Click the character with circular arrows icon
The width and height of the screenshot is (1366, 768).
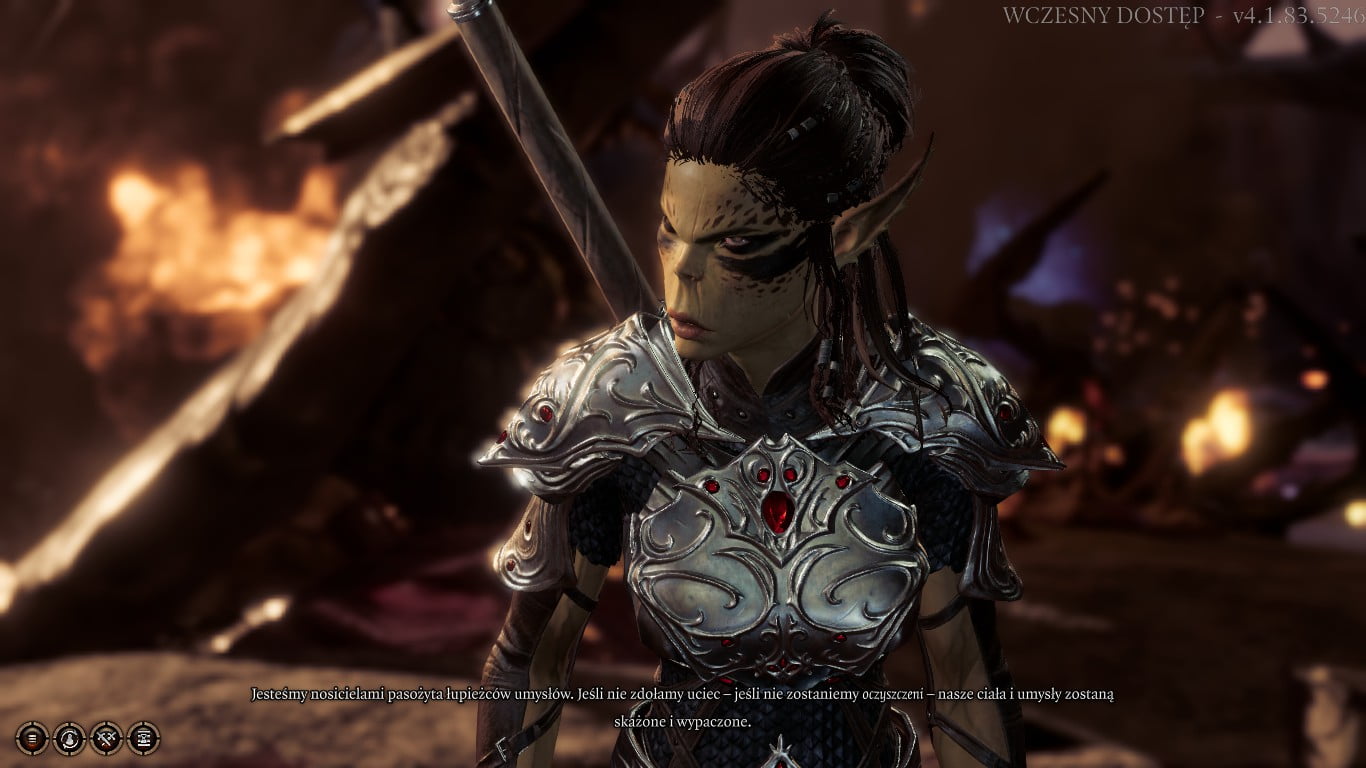(x=69, y=738)
